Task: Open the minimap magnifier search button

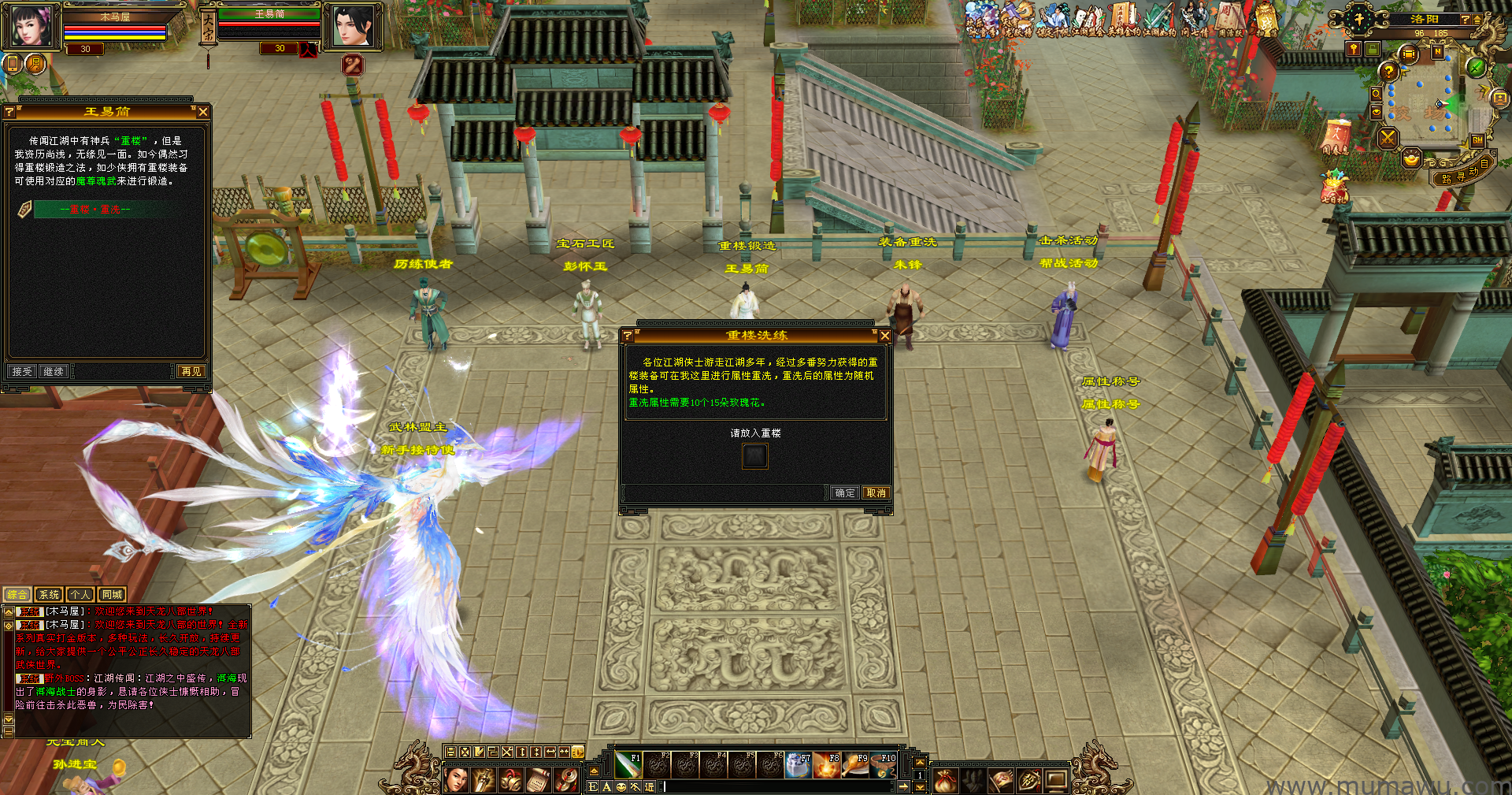Action: [x=1376, y=94]
